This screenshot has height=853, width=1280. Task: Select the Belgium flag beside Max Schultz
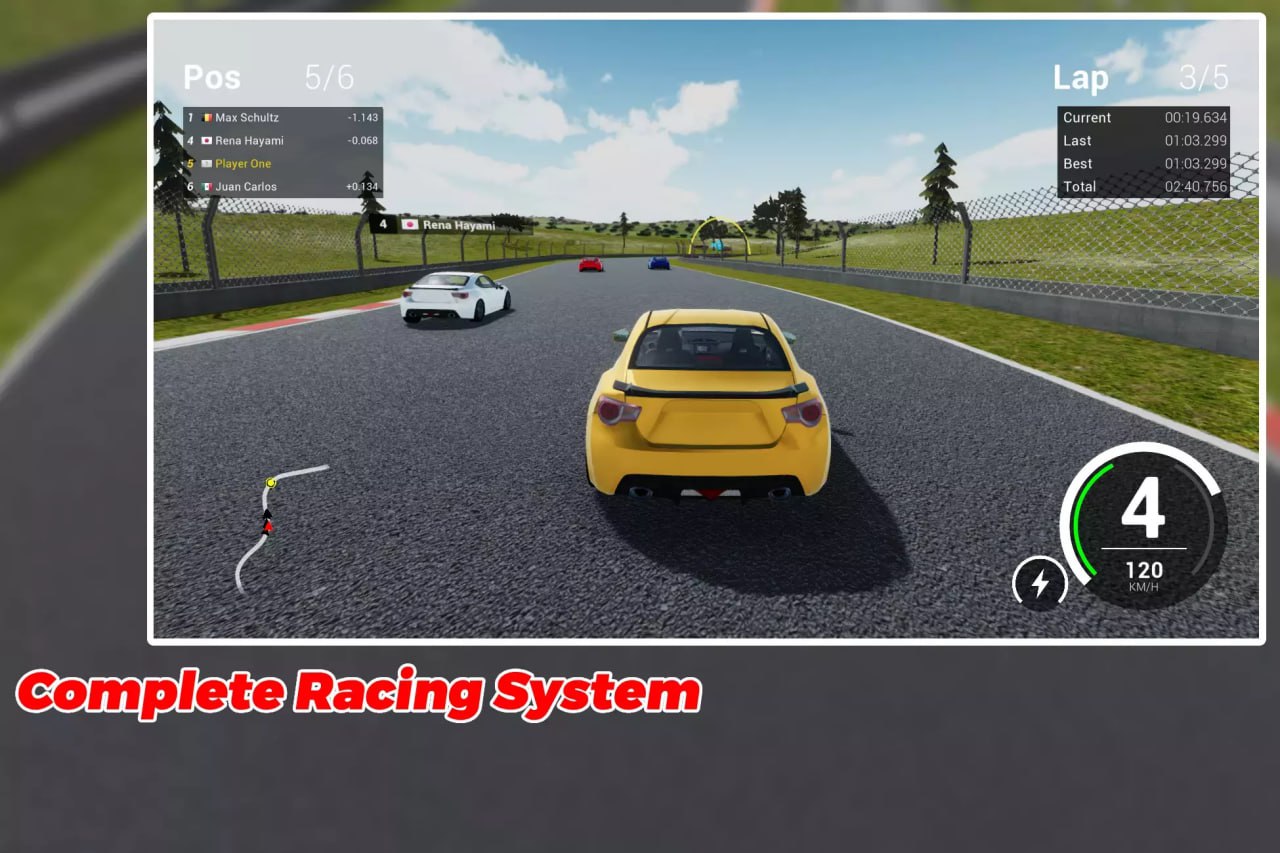(208, 117)
